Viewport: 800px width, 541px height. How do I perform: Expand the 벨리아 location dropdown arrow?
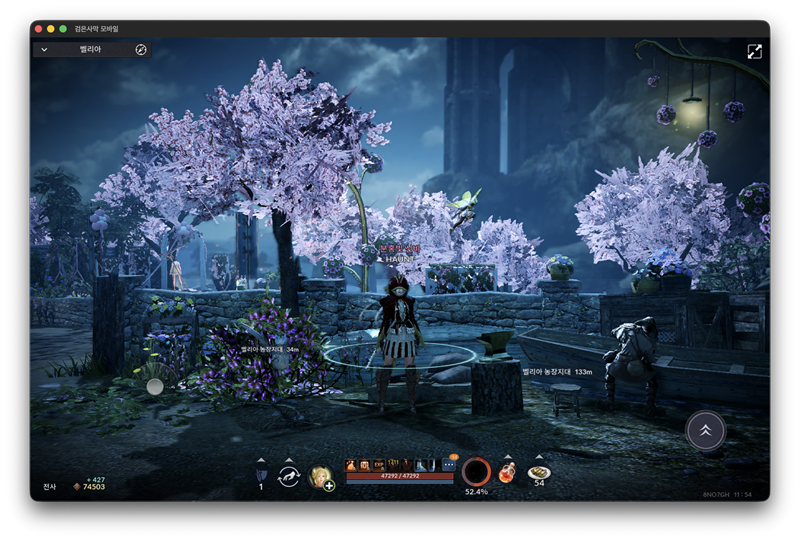click(x=45, y=49)
